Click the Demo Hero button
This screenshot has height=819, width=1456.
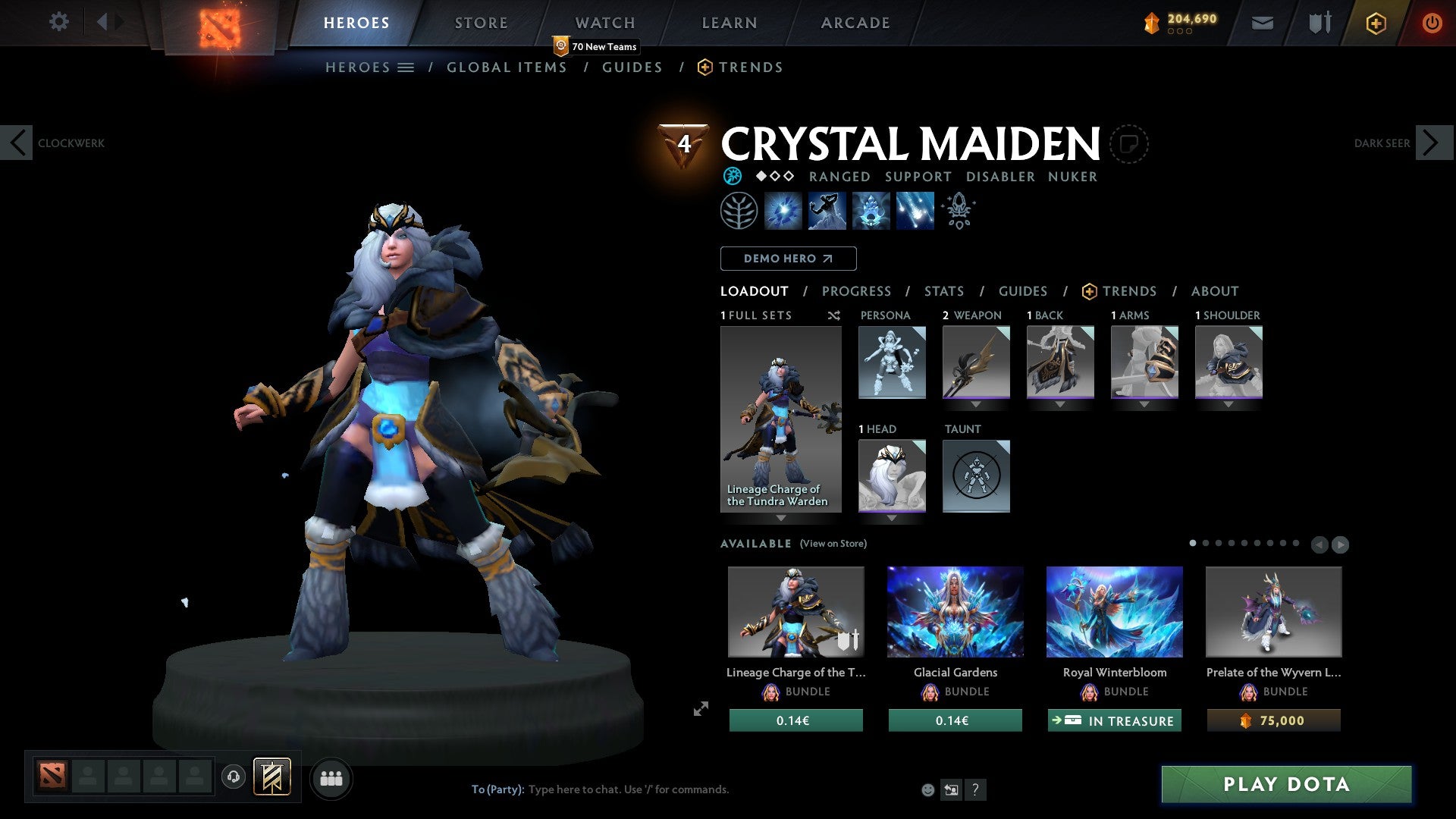787,258
